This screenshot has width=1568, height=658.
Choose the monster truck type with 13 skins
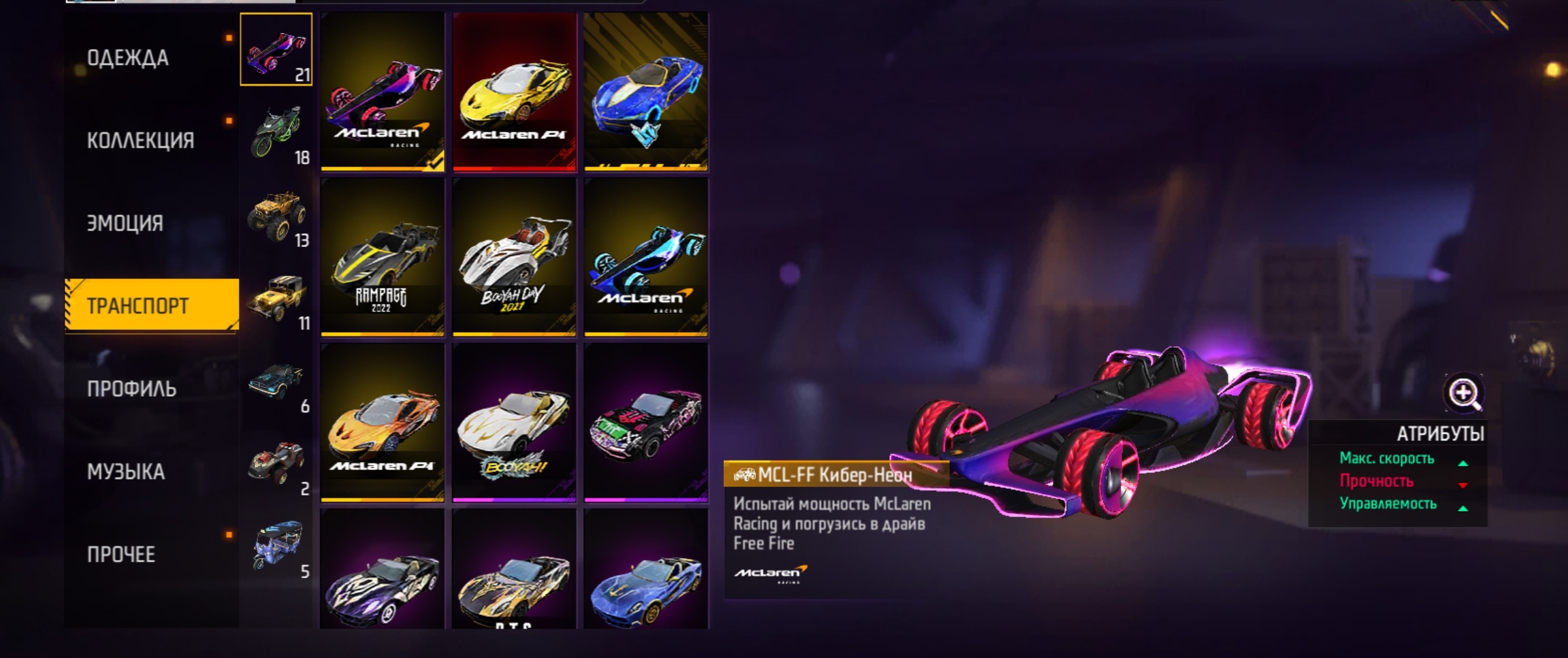click(x=277, y=217)
